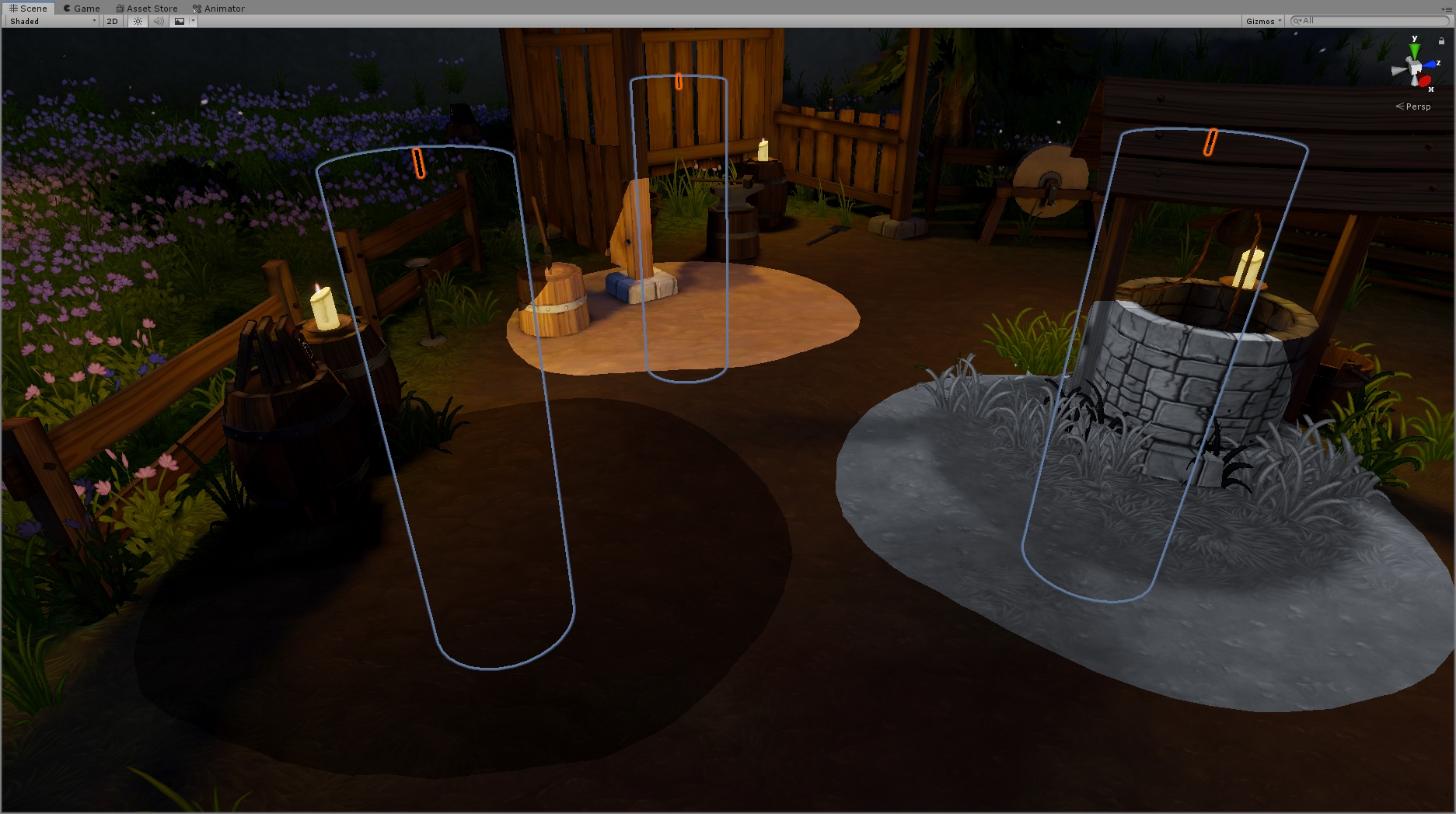This screenshot has height=814, width=1456.
Task: Click the green Y axis on the scene gizmo
Action: coord(1414,50)
